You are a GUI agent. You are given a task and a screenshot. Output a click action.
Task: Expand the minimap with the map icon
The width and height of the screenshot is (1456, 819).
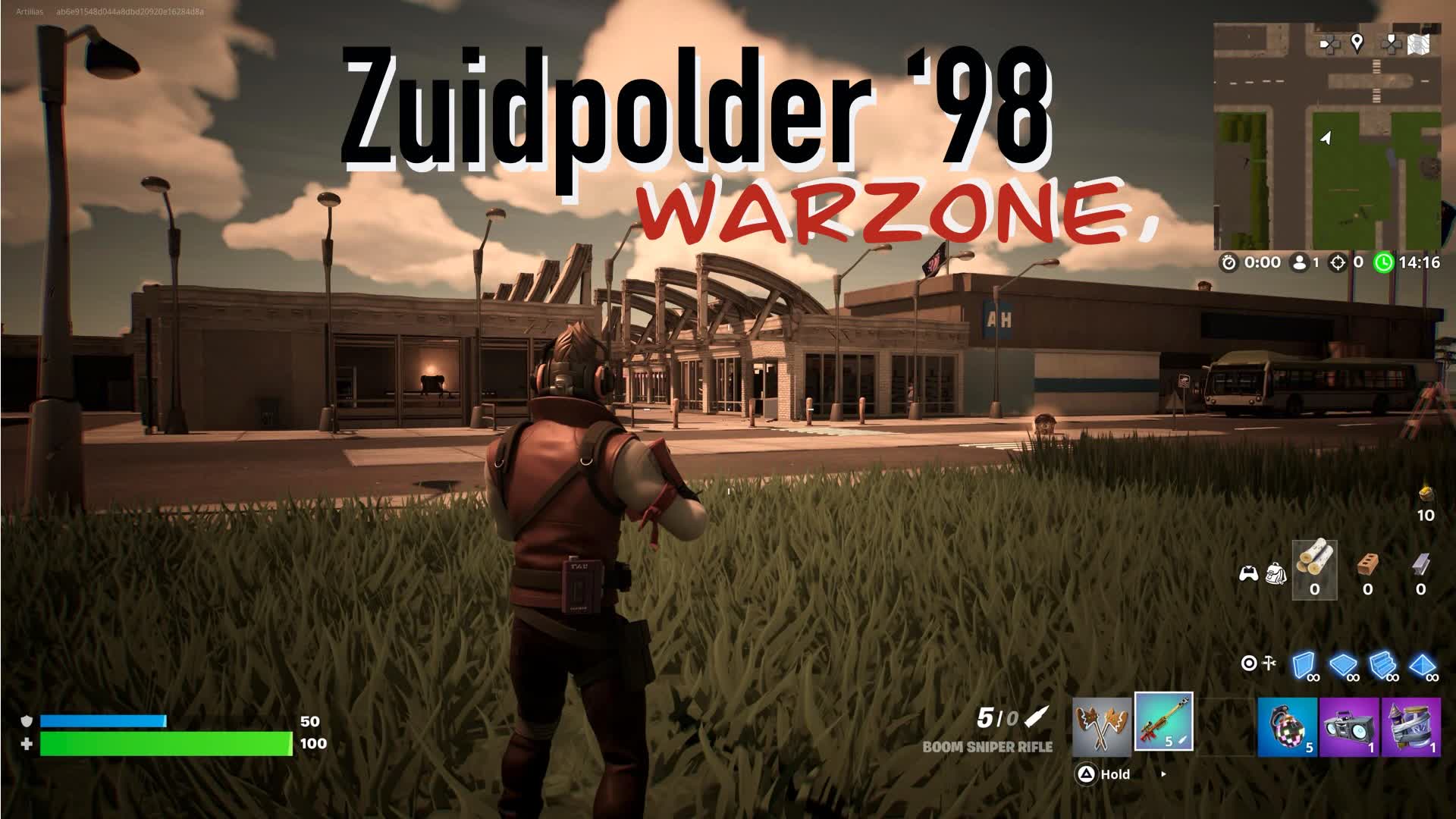[x=1419, y=43]
